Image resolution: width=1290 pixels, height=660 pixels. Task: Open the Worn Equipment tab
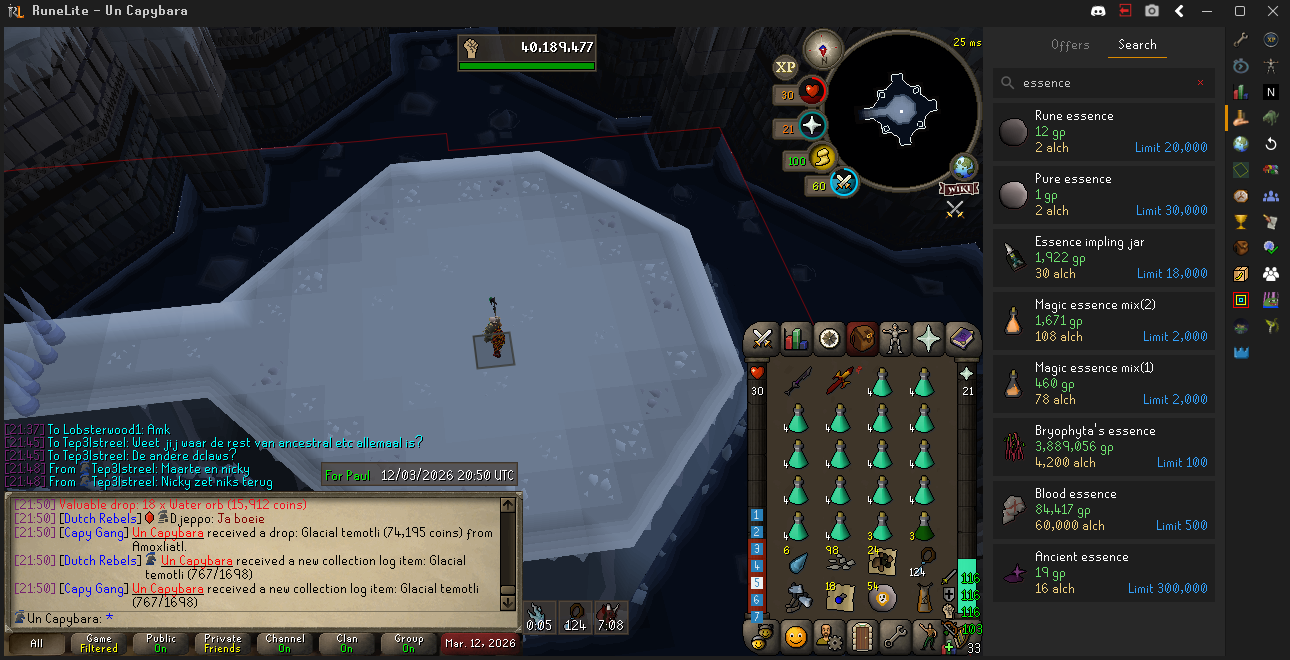point(895,339)
